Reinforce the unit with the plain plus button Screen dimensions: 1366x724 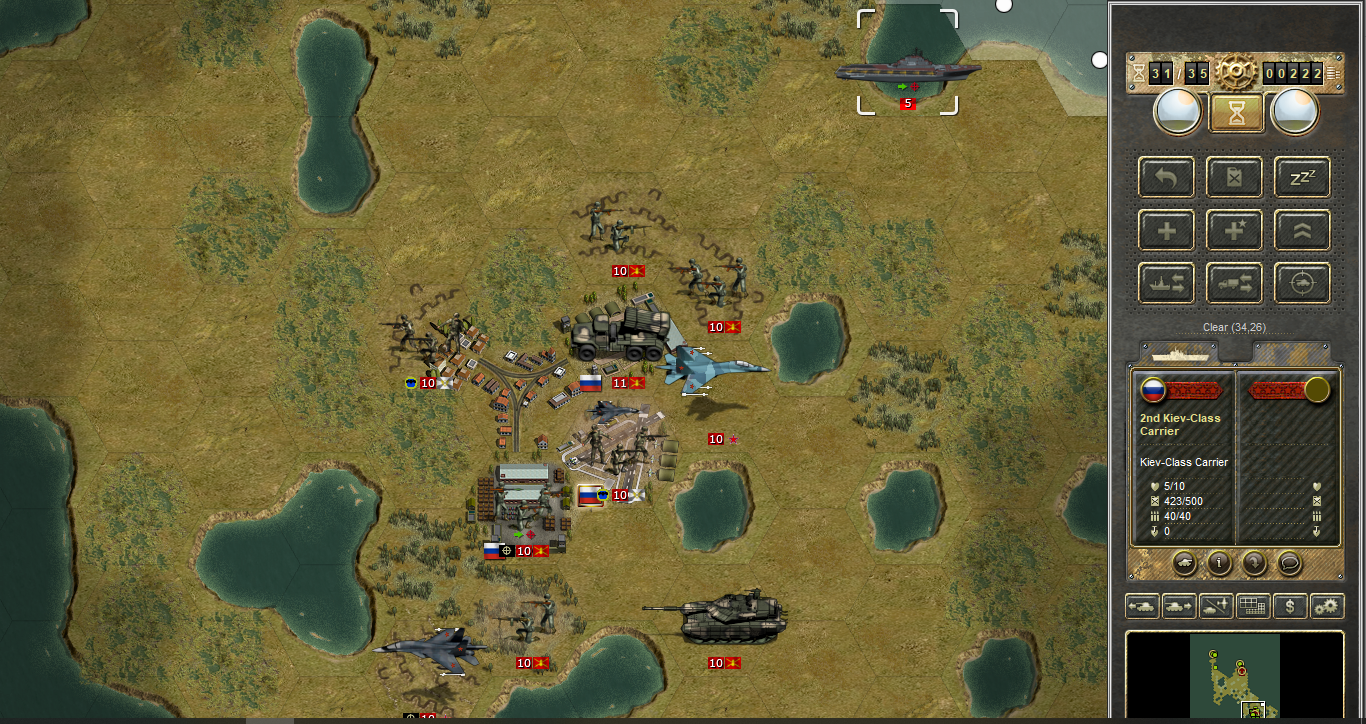tap(1166, 231)
